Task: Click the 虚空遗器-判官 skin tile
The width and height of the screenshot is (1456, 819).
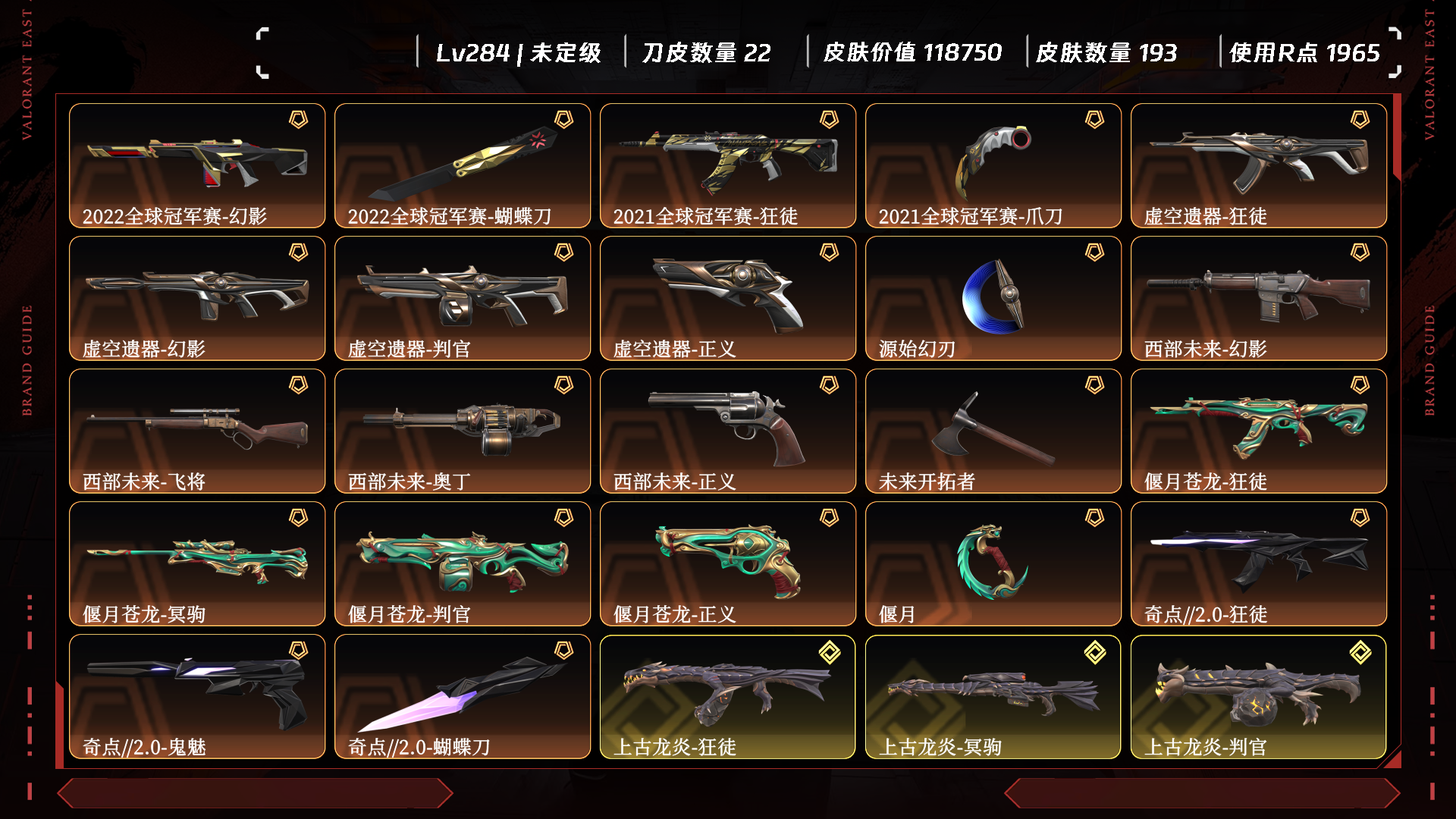Action: click(463, 298)
